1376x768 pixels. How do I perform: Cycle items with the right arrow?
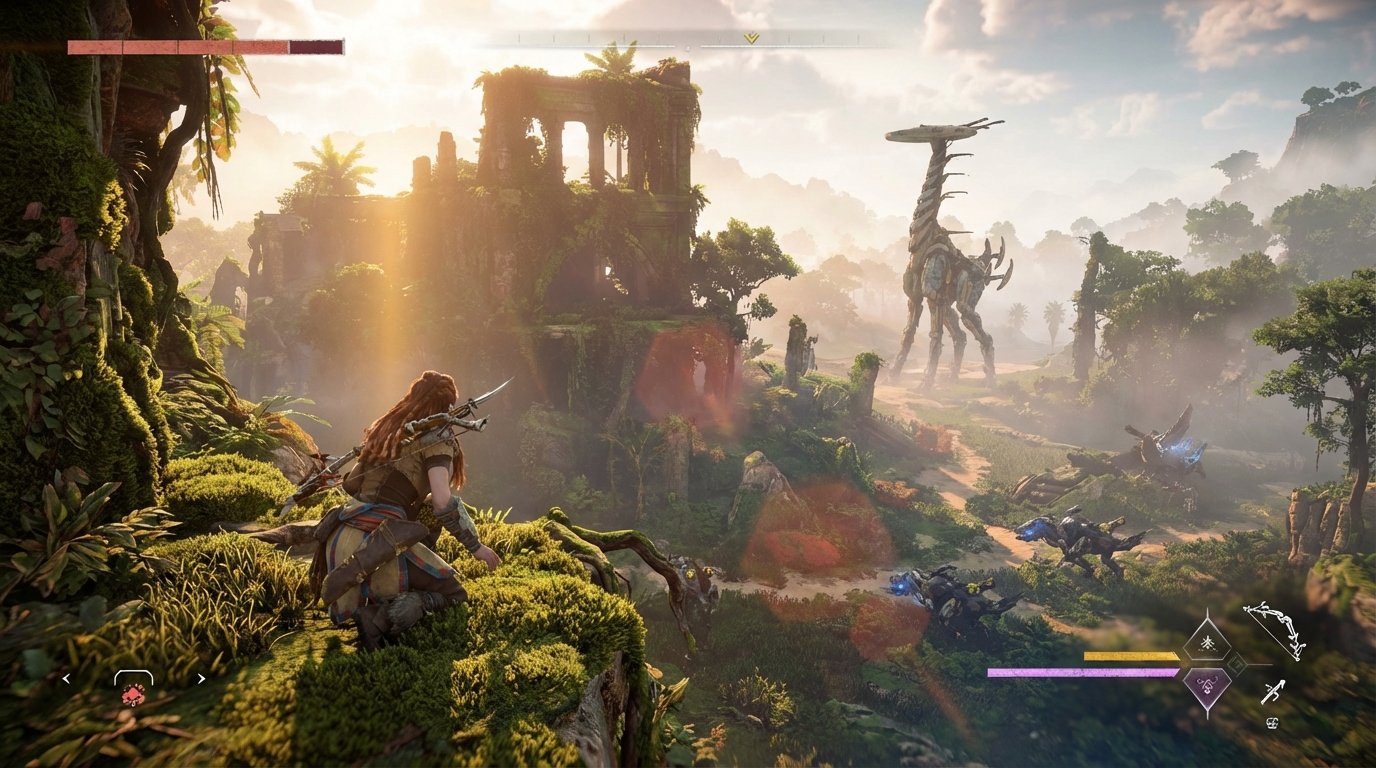pyautogui.click(x=201, y=678)
